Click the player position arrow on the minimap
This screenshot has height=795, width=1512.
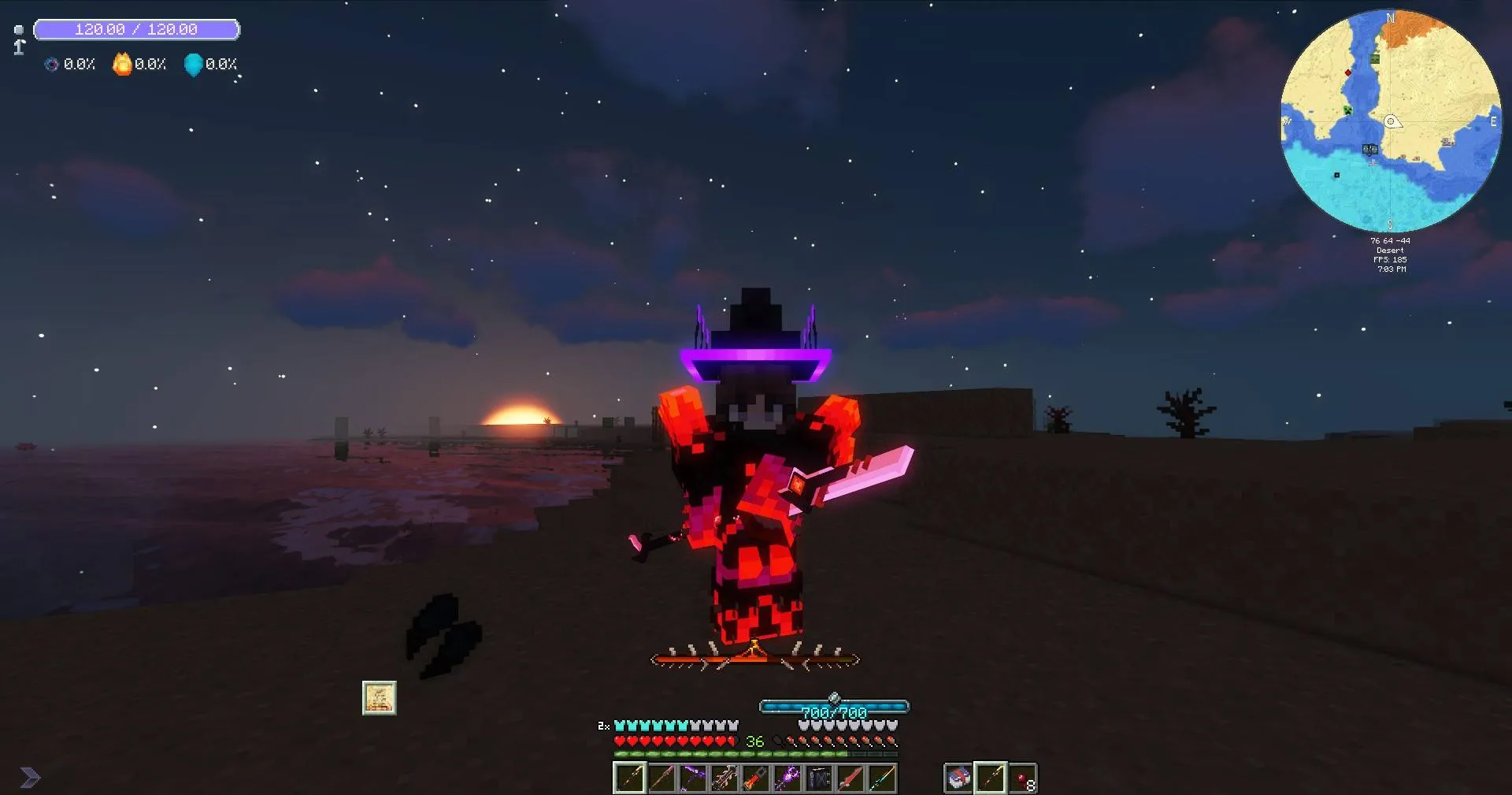pyautogui.click(x=1392, y=121)
